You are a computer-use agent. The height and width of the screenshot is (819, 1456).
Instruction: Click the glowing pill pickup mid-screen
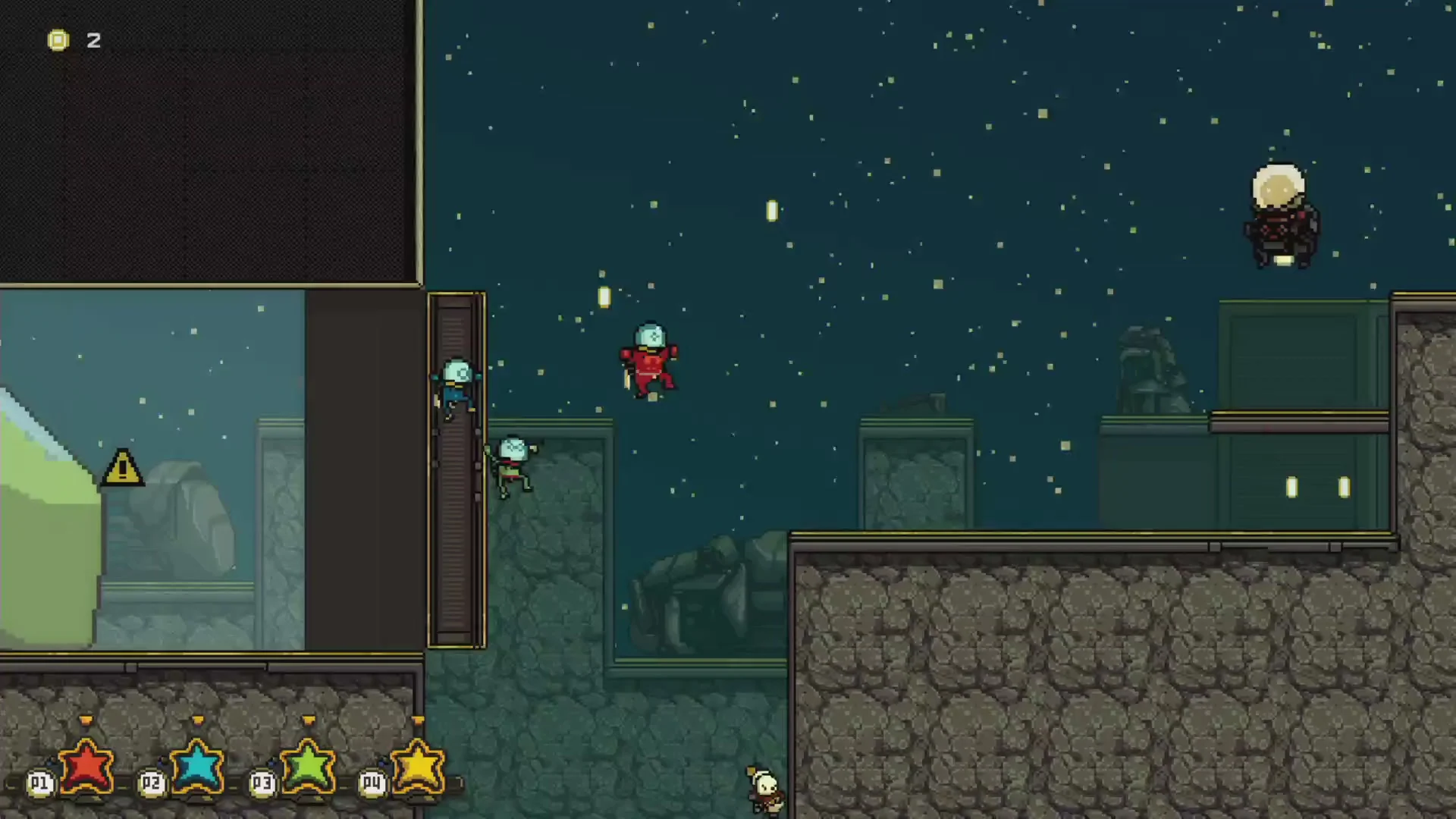603,297
